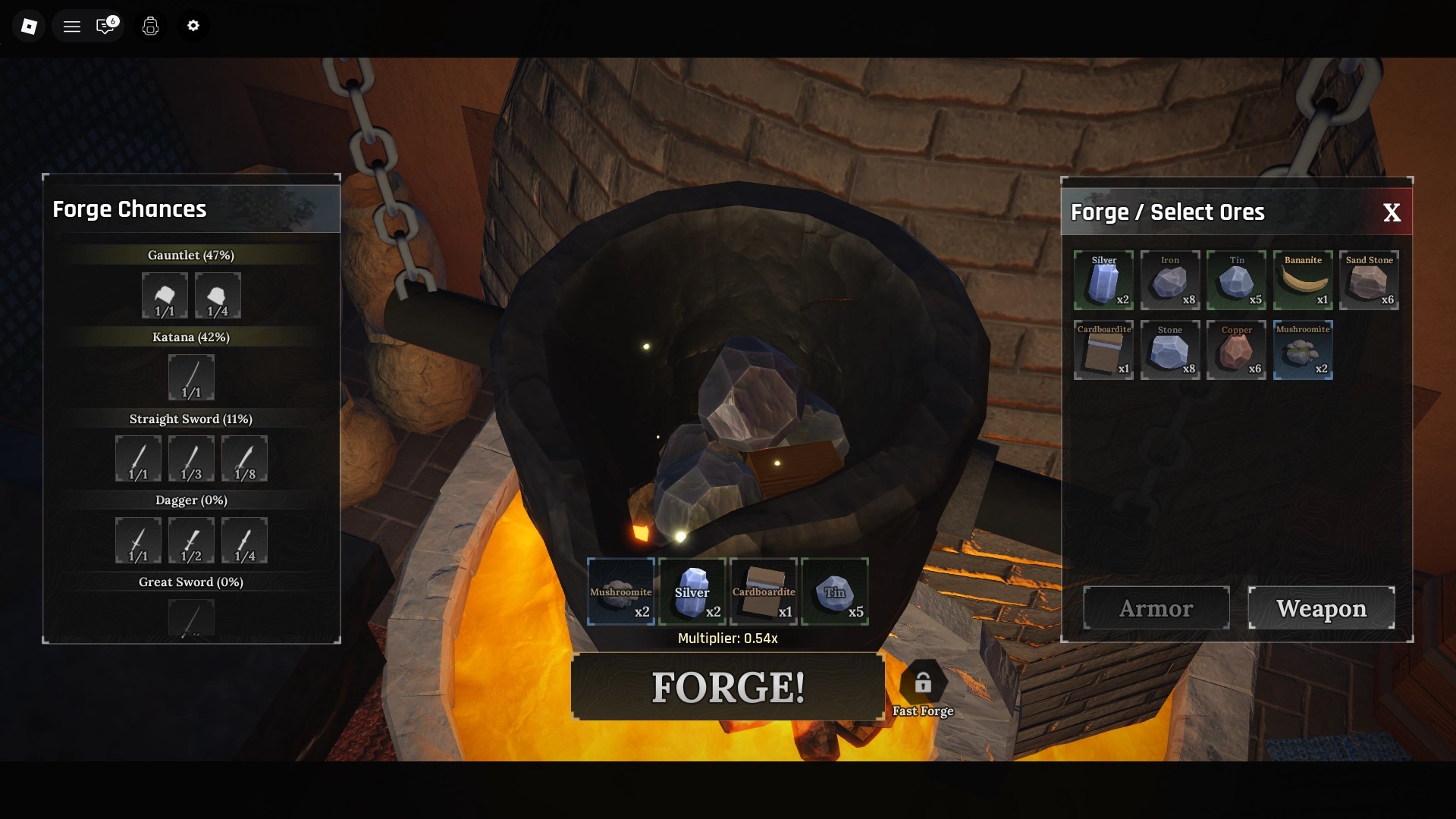The width and height of the screenshot is (1456, 819).
Task: Switch to the Armor forging mode
Action: coord(1156,607)
